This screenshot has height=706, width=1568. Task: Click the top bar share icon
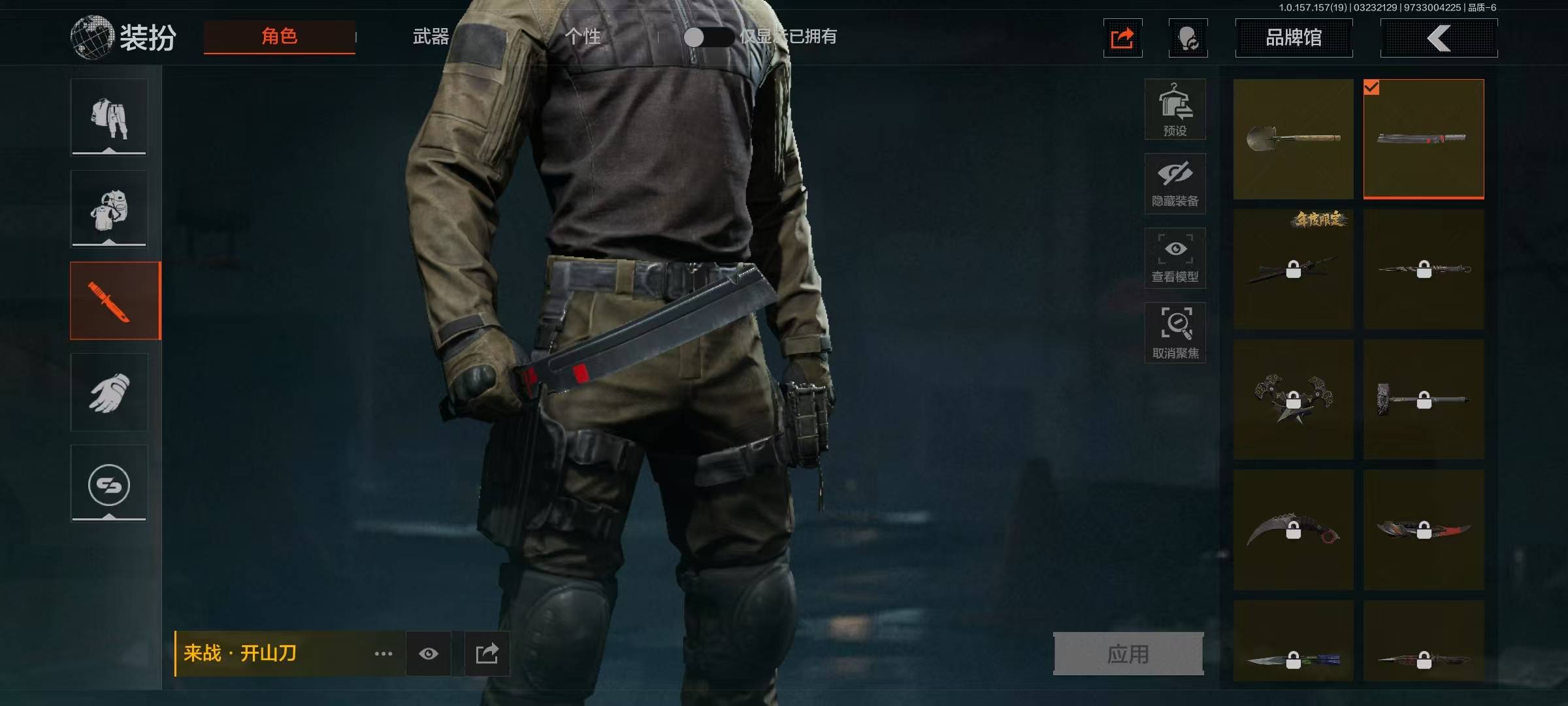point(1122,38)
